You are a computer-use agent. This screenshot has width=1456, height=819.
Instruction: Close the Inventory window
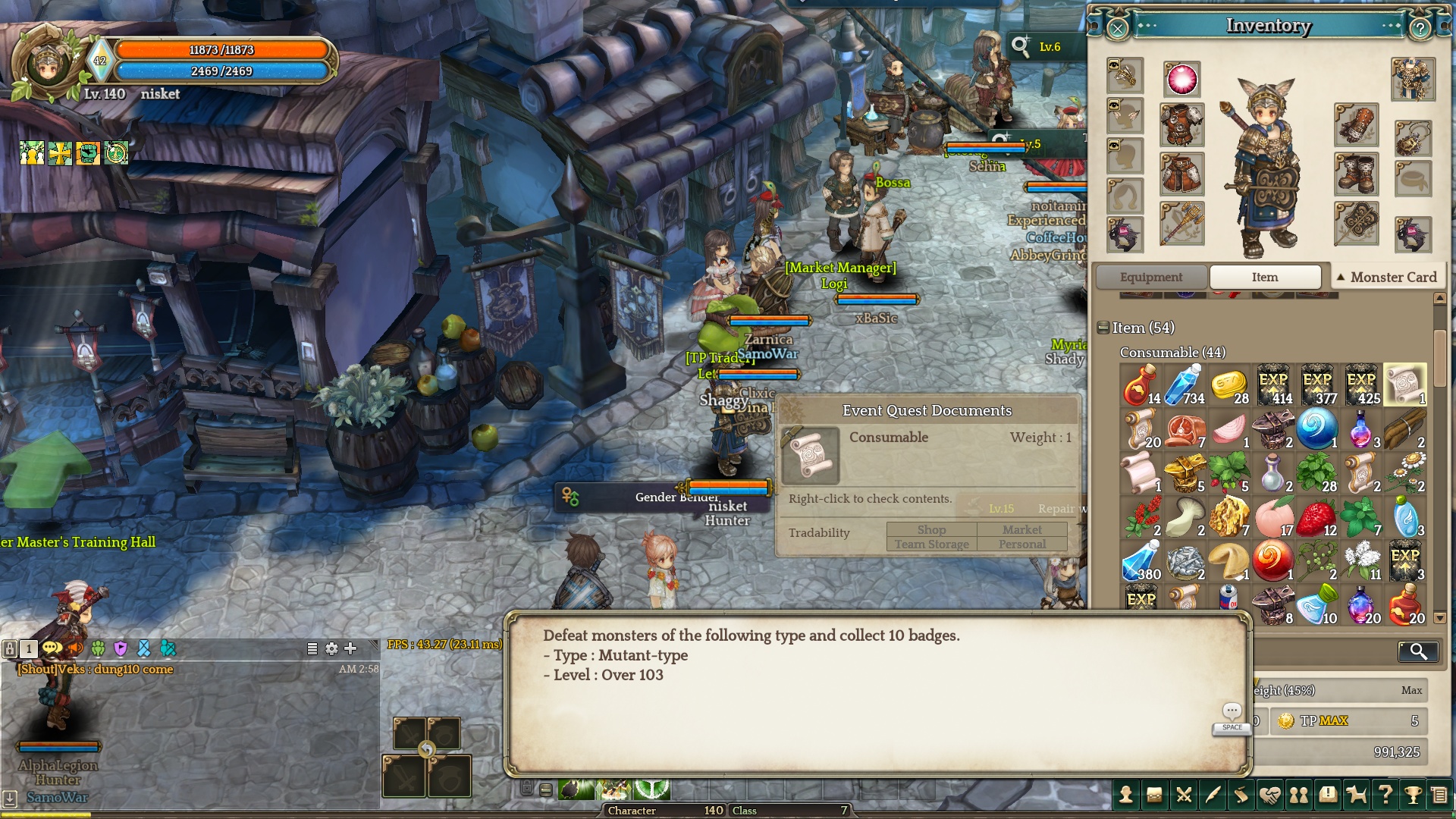pyautogui.click(x=1118, y=29)
